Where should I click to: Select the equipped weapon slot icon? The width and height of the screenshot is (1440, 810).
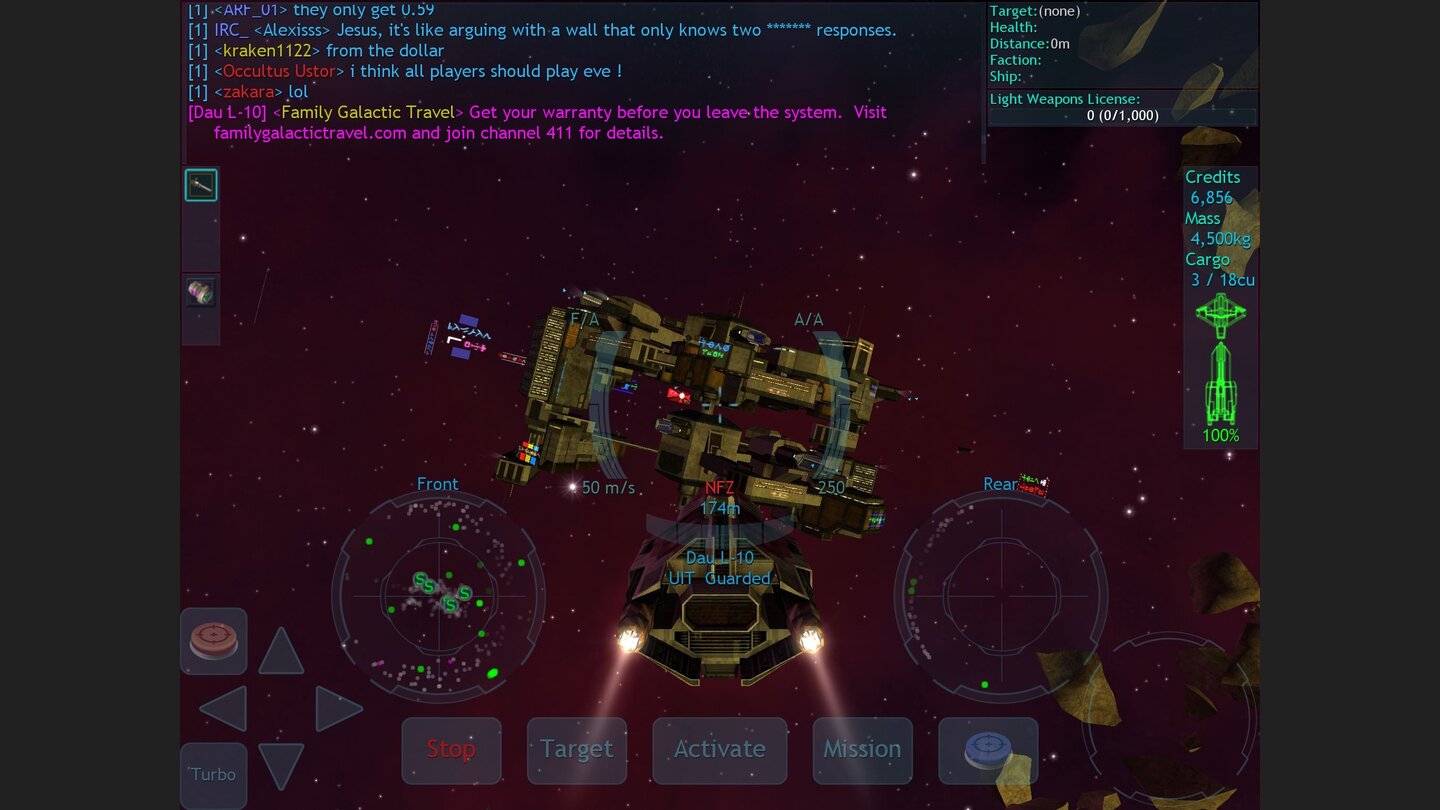click(x=200, y=184)
